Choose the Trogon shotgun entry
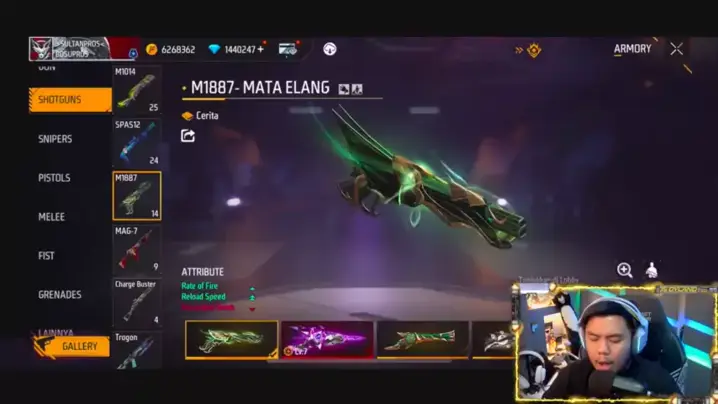This screenshot has width=718, height=404. click(136, 350)
